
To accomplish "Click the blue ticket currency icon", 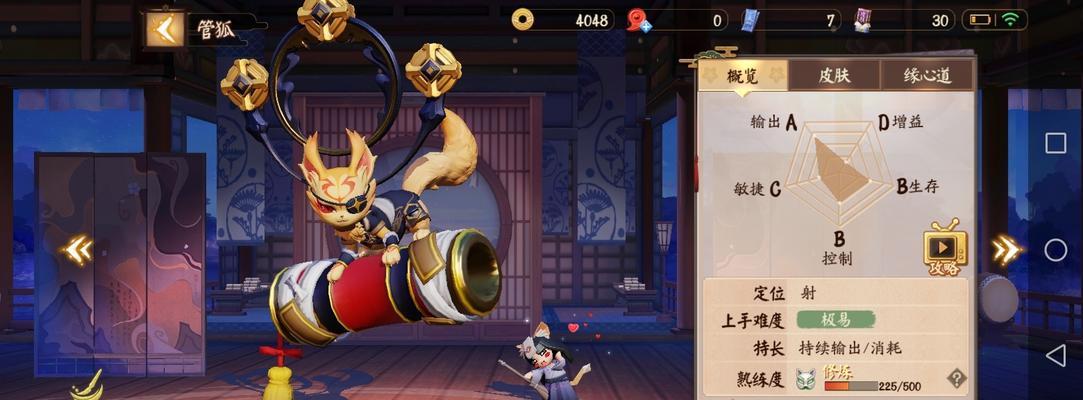I will click(x=751, y=20).
